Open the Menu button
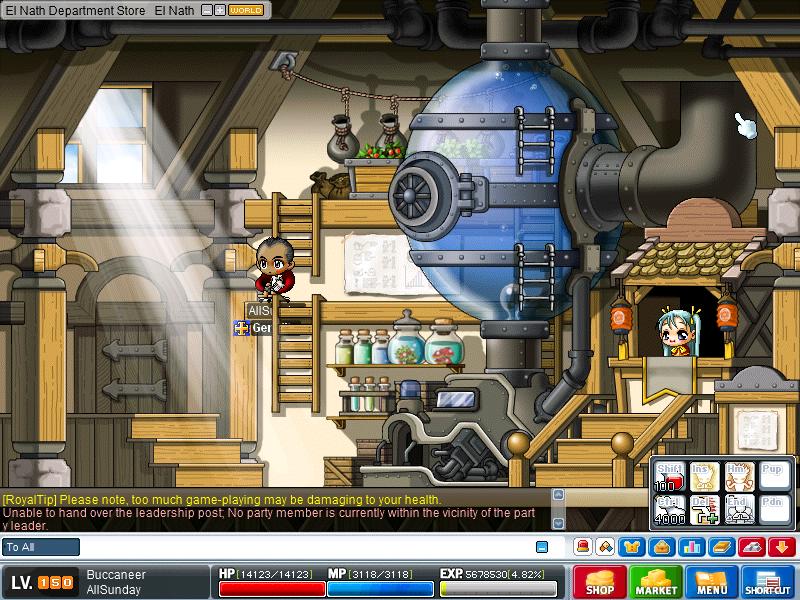The height and width of the screenshot is (600, 800). tap(712, 583)
